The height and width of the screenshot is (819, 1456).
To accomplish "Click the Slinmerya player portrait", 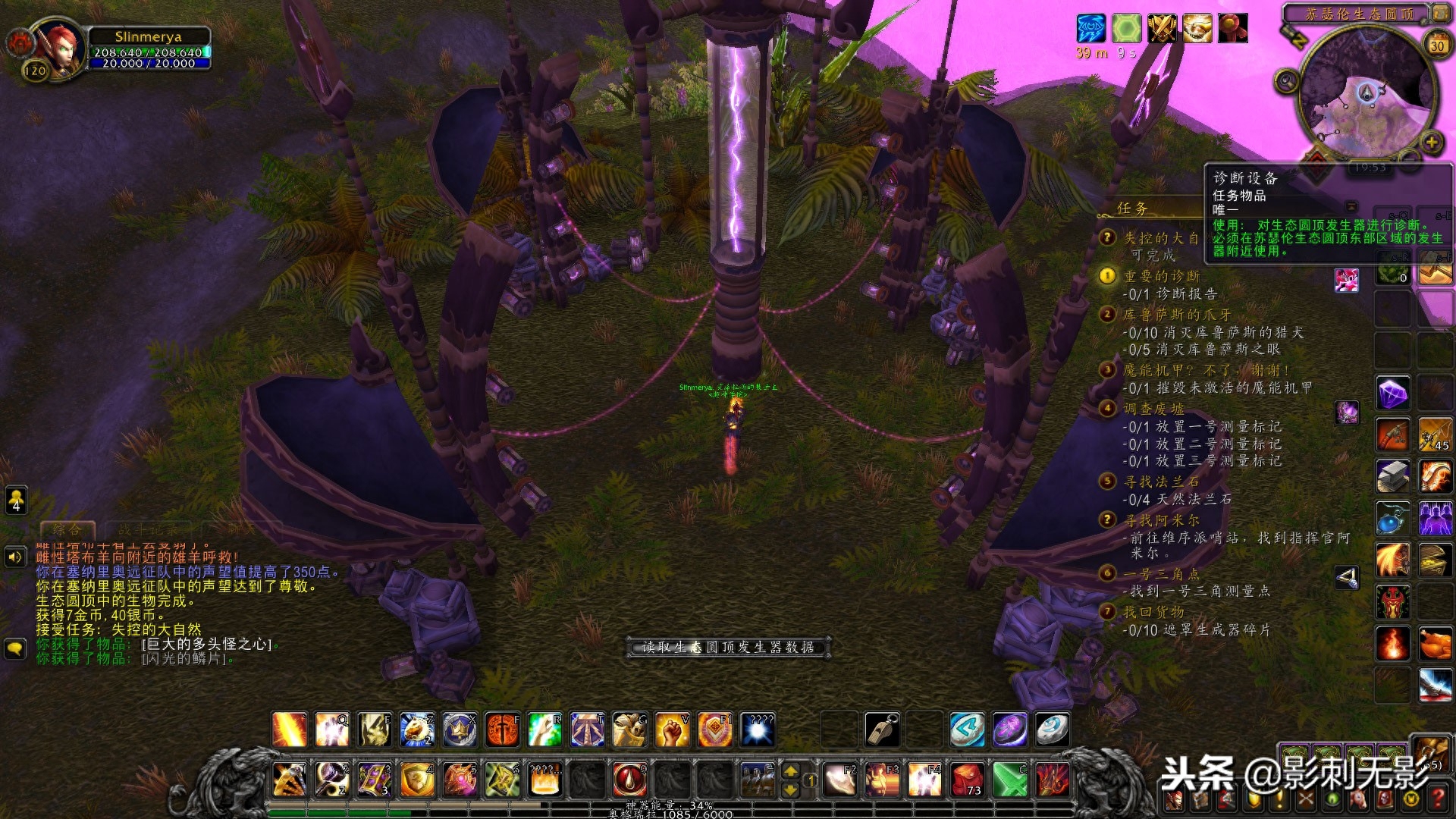I will [x=58, y=47].
